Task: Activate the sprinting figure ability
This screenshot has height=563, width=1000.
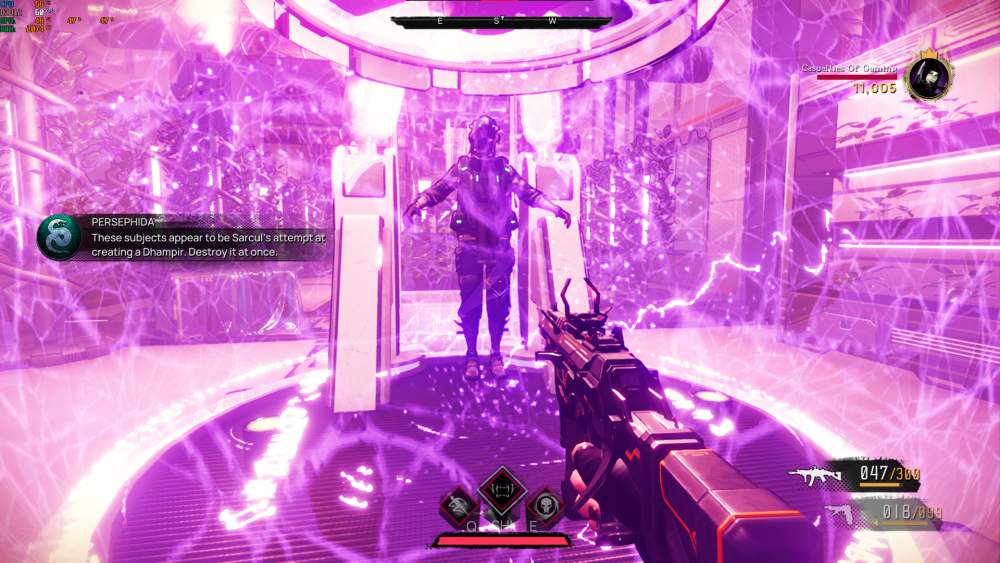Action: [458, 505]
